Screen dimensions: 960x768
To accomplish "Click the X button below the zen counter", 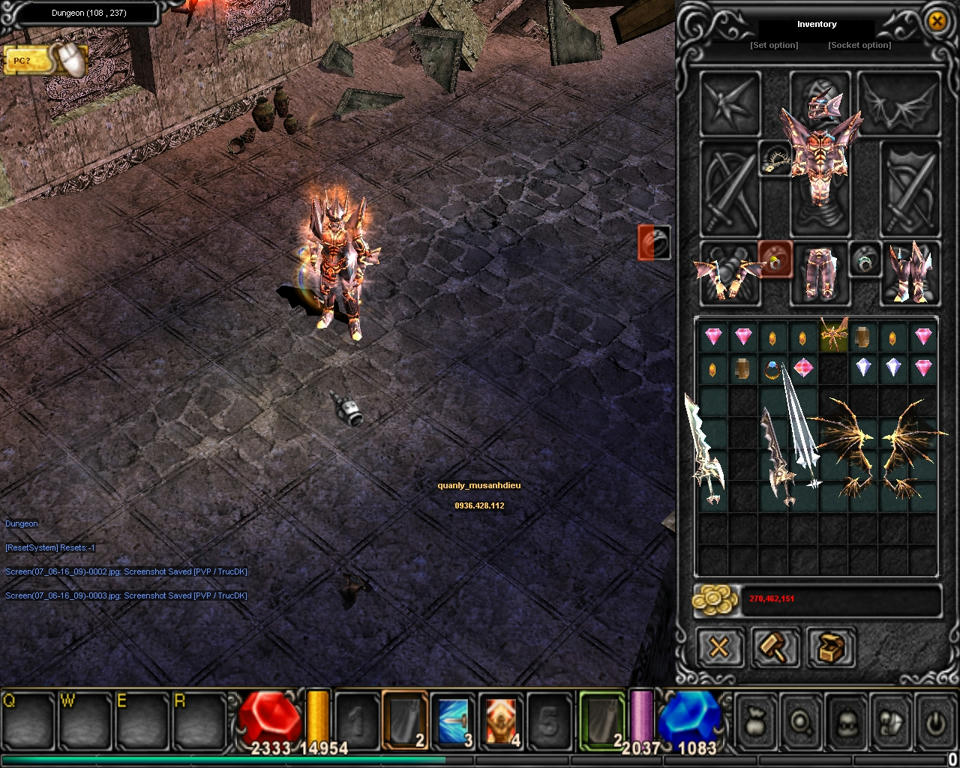I will tap(719, 647).
